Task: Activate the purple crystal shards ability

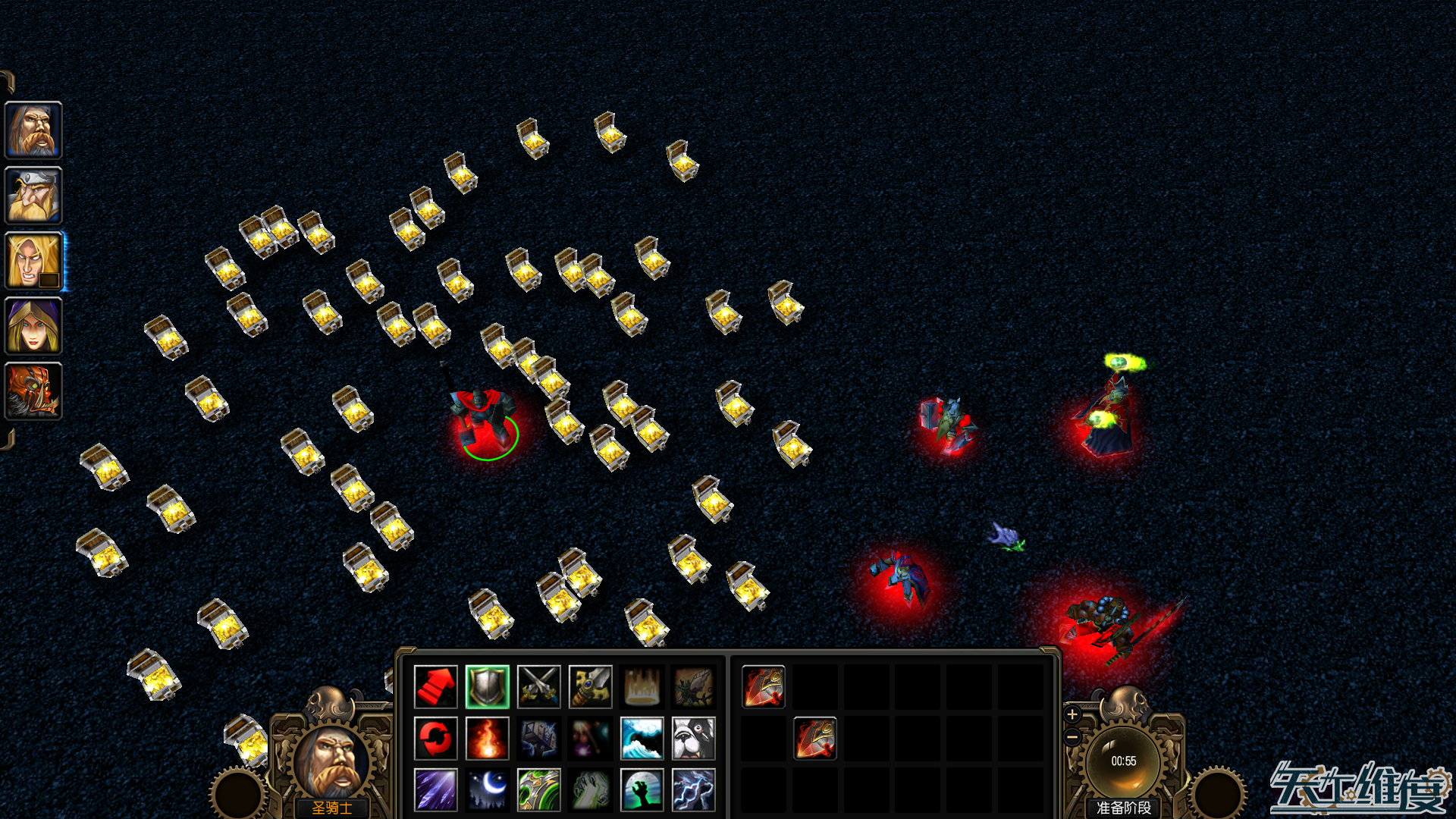Action: point(436,789)
